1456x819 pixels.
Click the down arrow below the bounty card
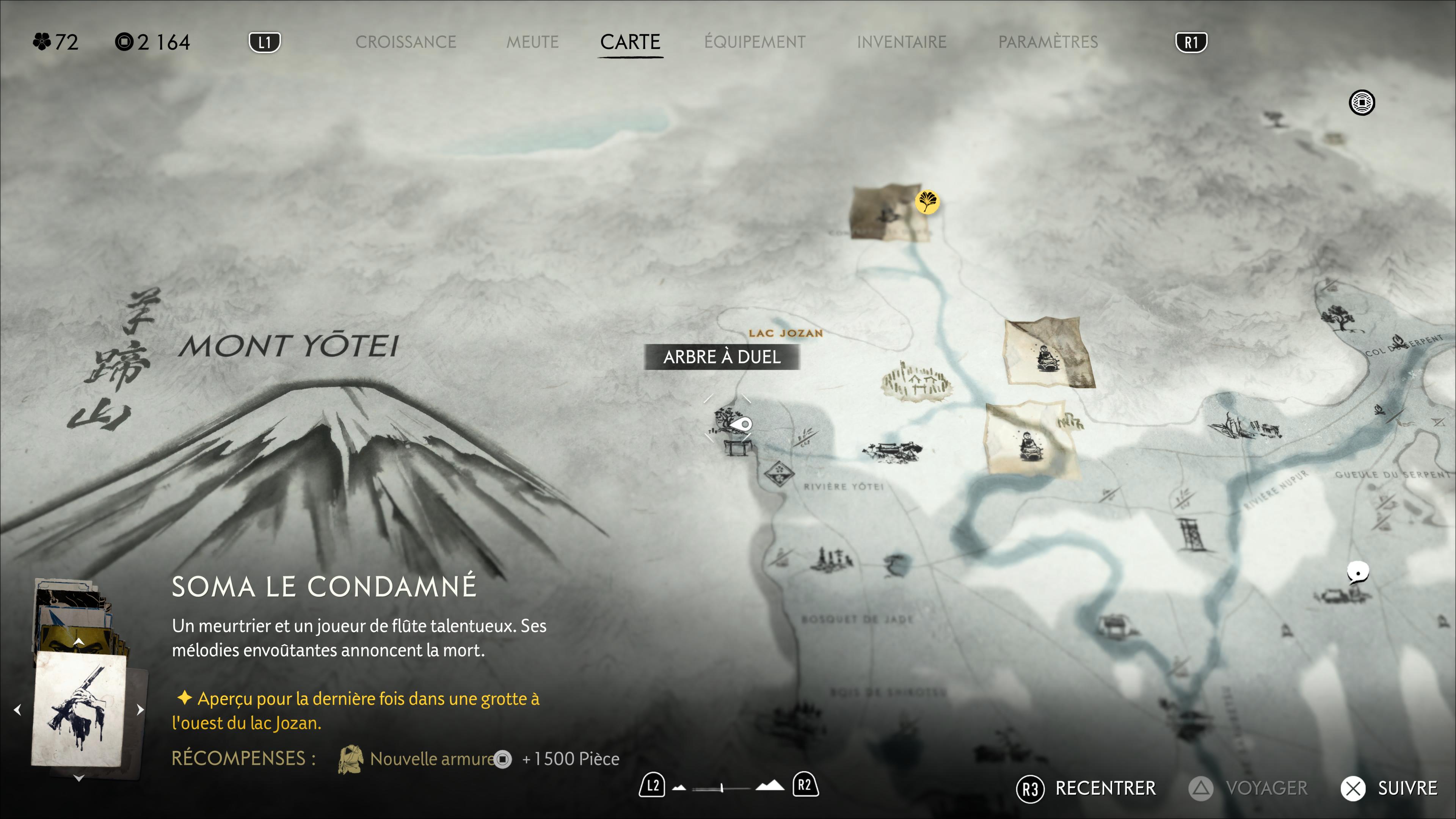[x=78, y=778]
